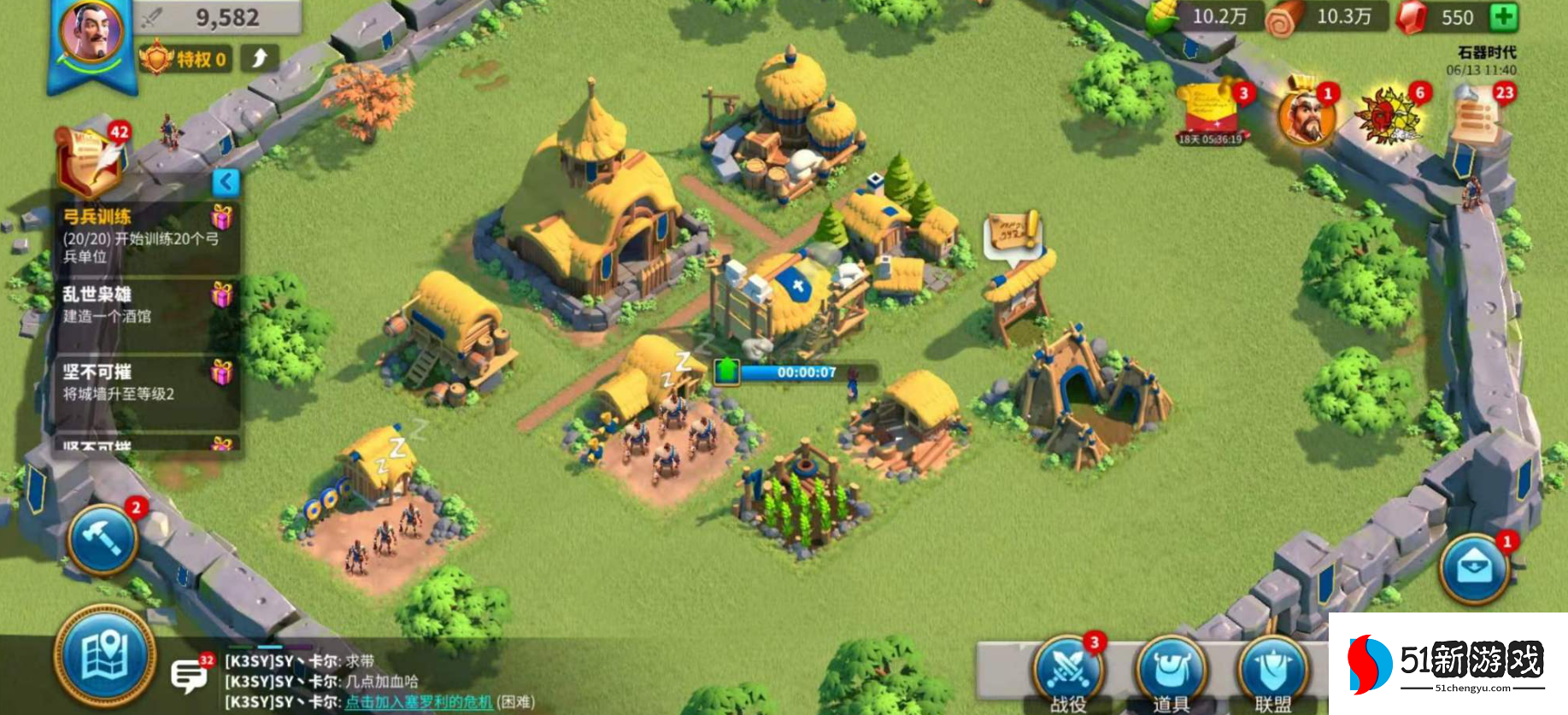The image size is (1568, 715).
Task: Open the chat bubble icon
Action: coord(188,675)
